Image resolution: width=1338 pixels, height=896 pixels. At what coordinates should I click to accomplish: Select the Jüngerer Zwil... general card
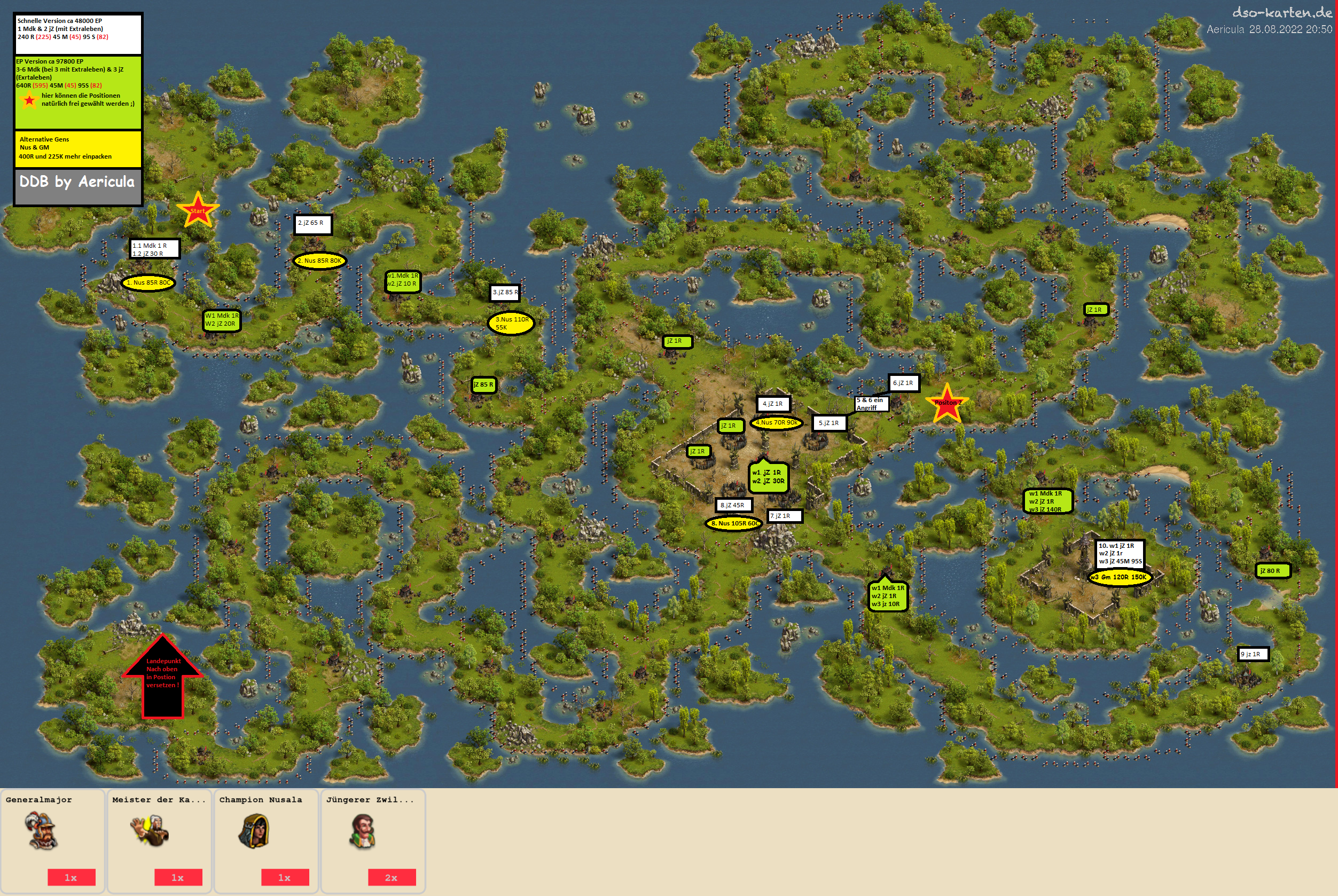(x=373, y=840)
